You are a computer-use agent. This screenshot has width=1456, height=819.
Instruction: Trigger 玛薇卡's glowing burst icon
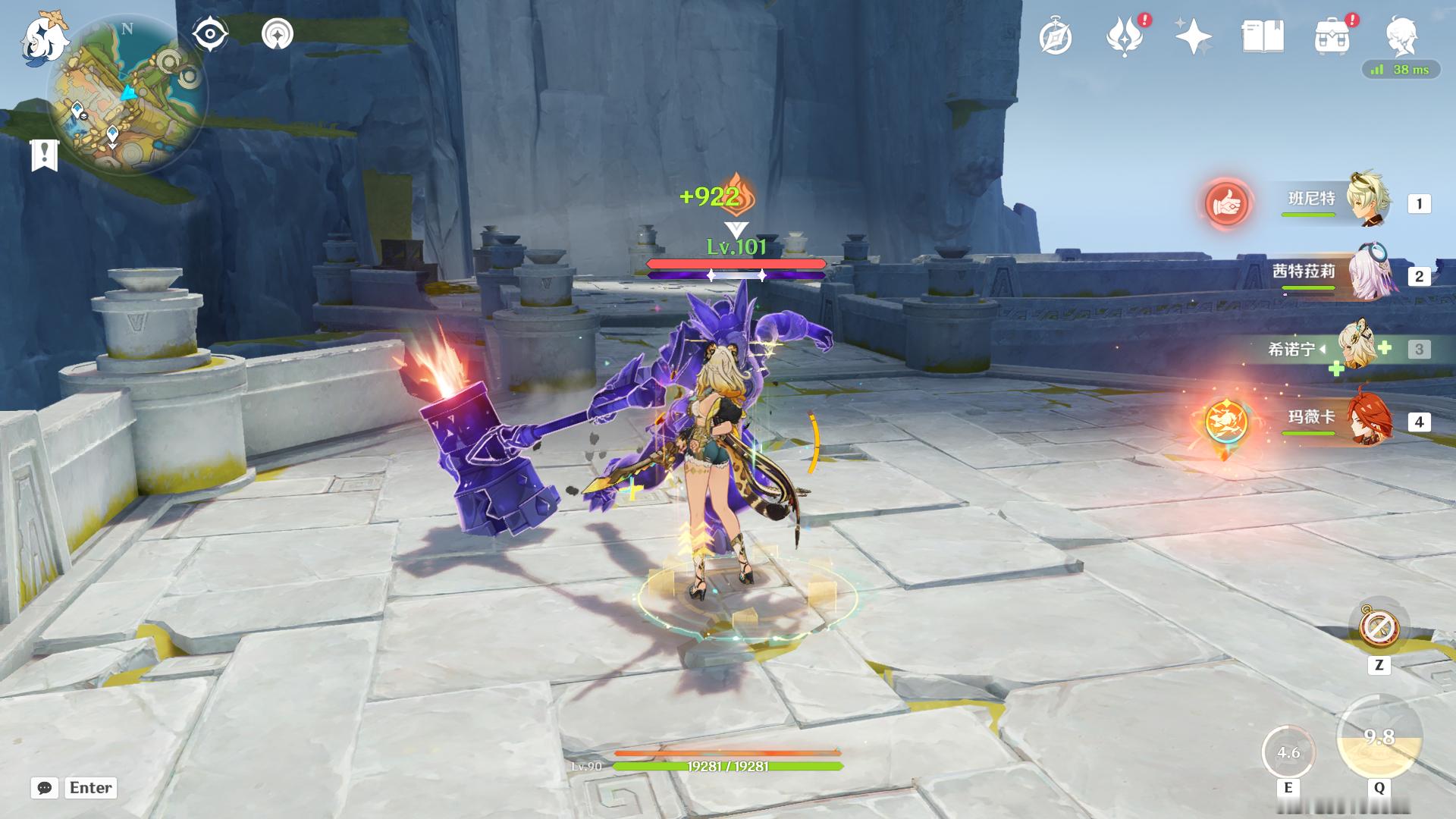pyautogui.click(x=1226, y=422)
